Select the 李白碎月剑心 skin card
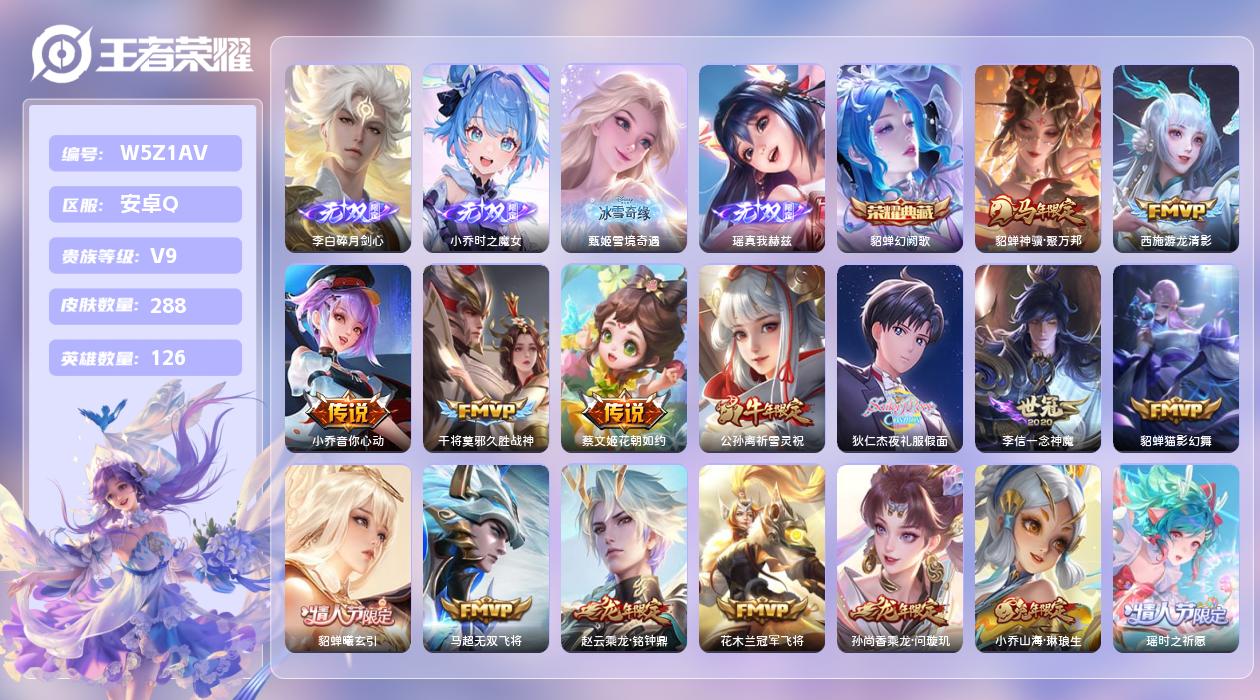 click(348, 158)
